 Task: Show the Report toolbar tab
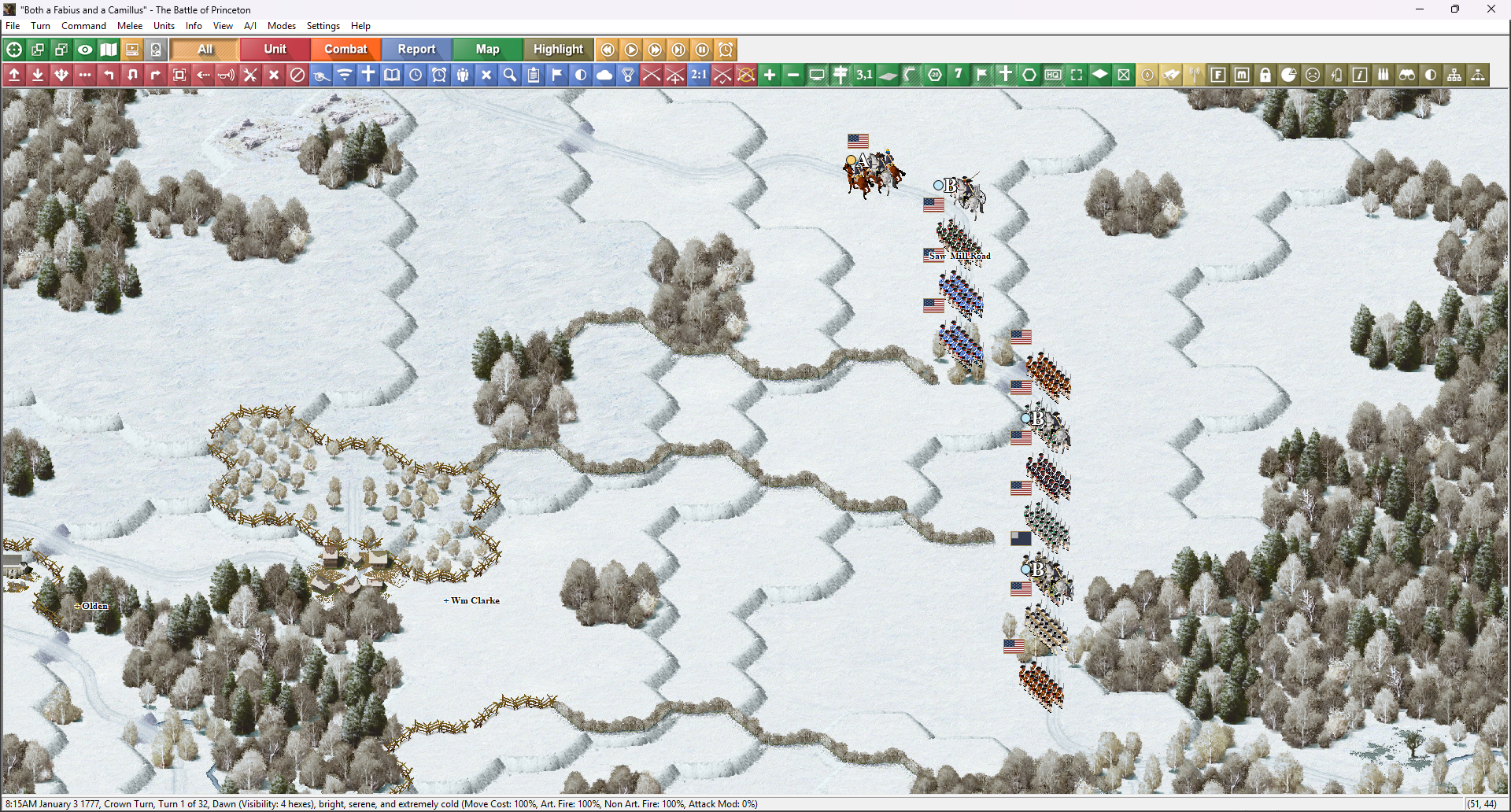416,50
